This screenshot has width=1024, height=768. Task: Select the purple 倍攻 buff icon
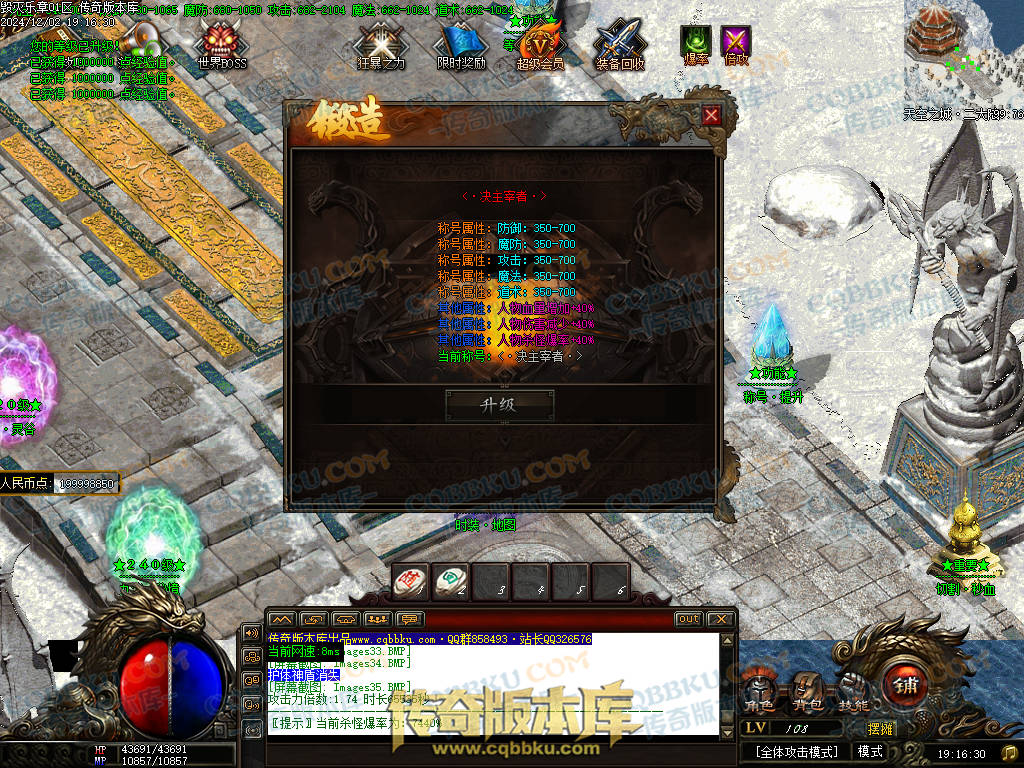[x=736, y=43]
